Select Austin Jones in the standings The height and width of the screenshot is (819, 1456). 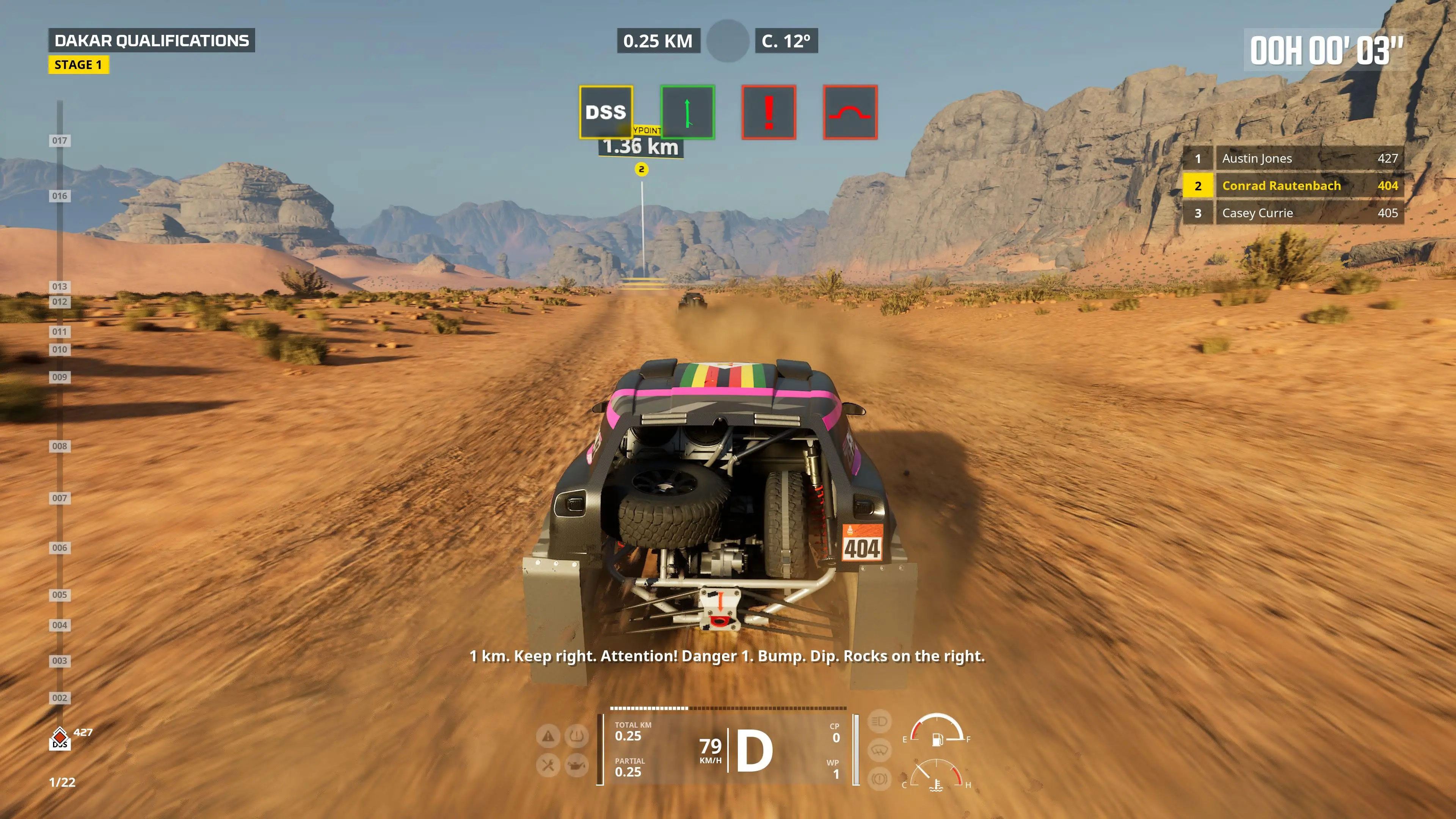(x=1293, y=158)
